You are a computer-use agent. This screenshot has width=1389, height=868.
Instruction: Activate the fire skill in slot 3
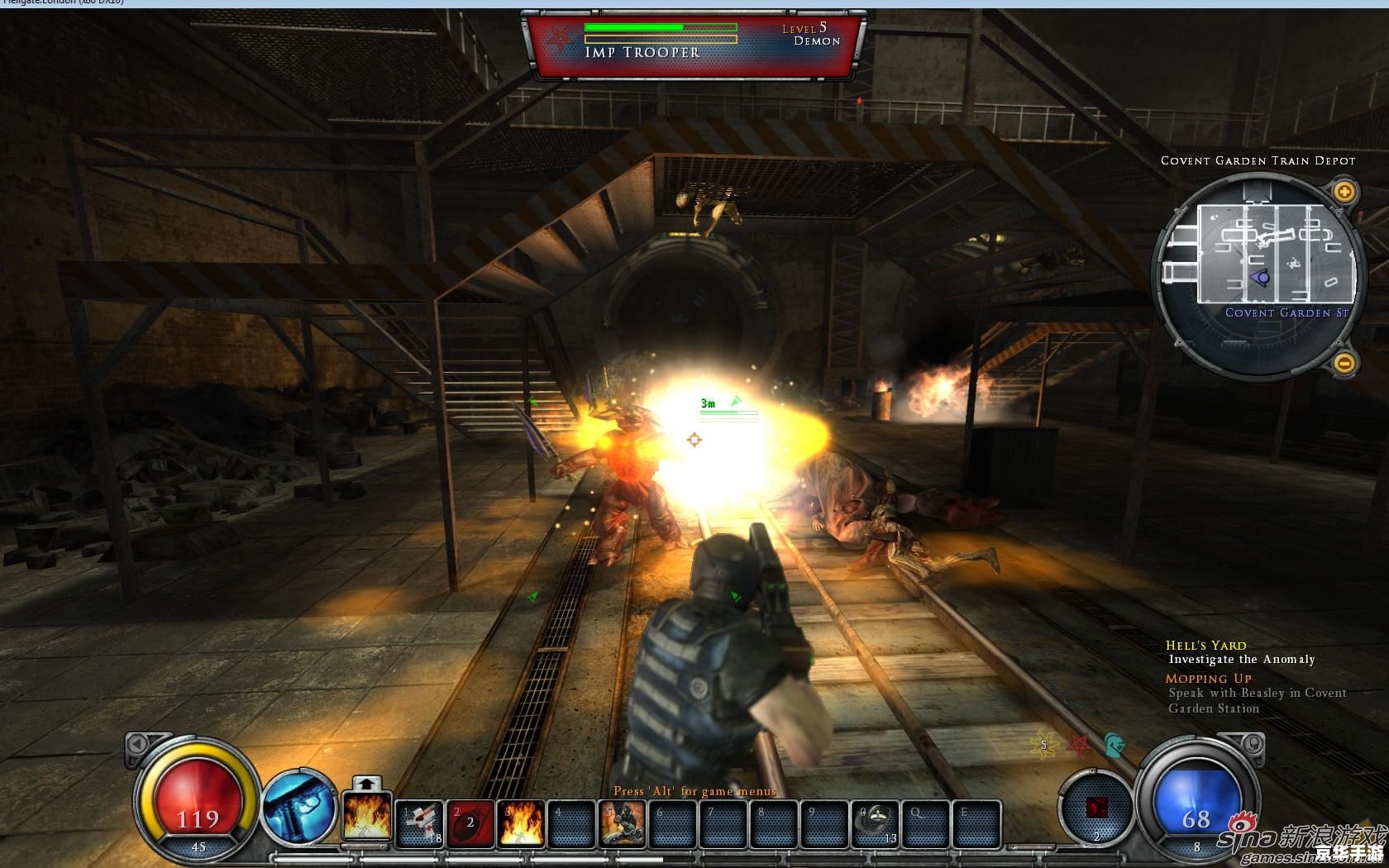point(521,823)
